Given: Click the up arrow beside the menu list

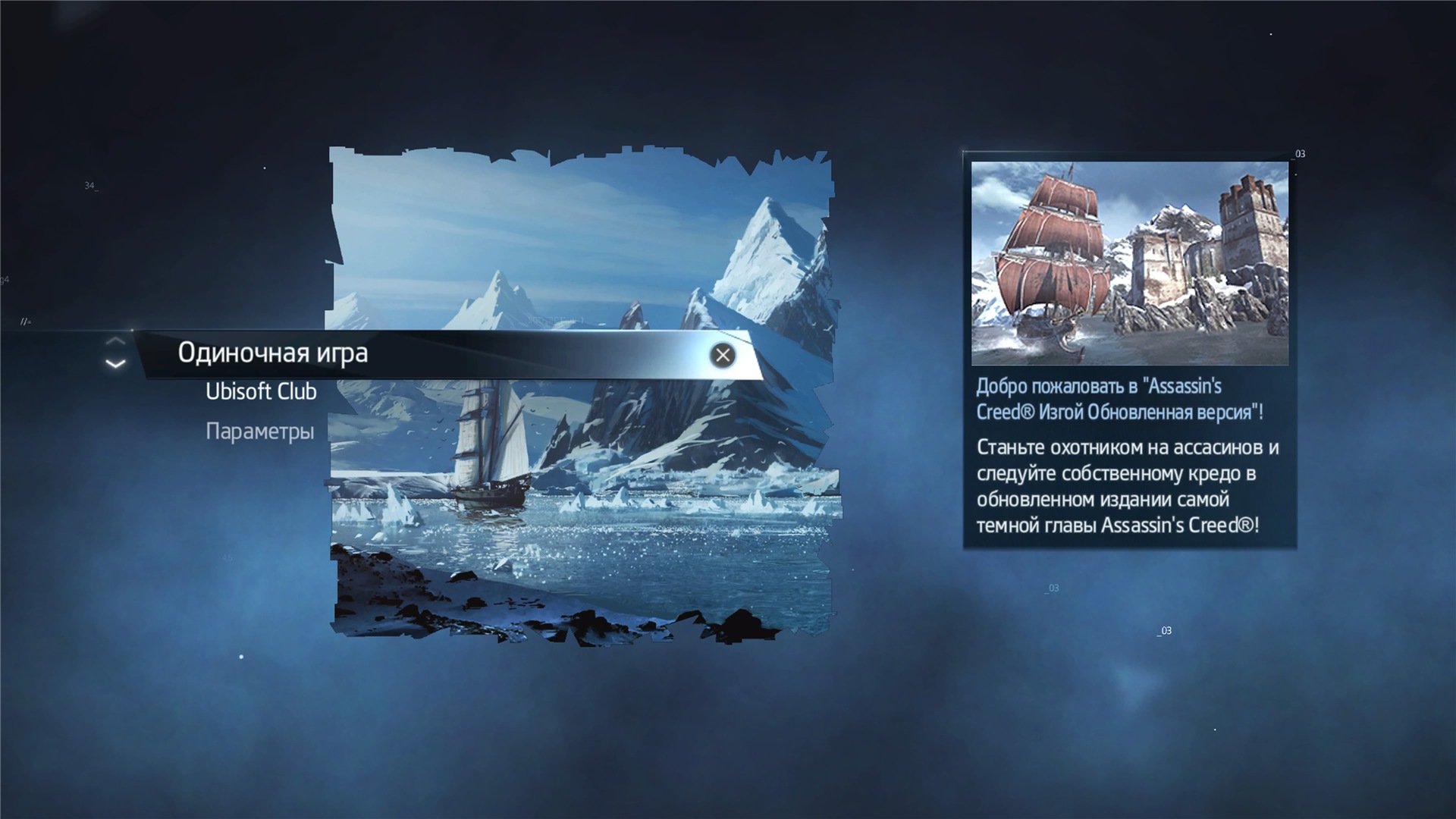Looking at the screenshot, I should pos(115,341).
